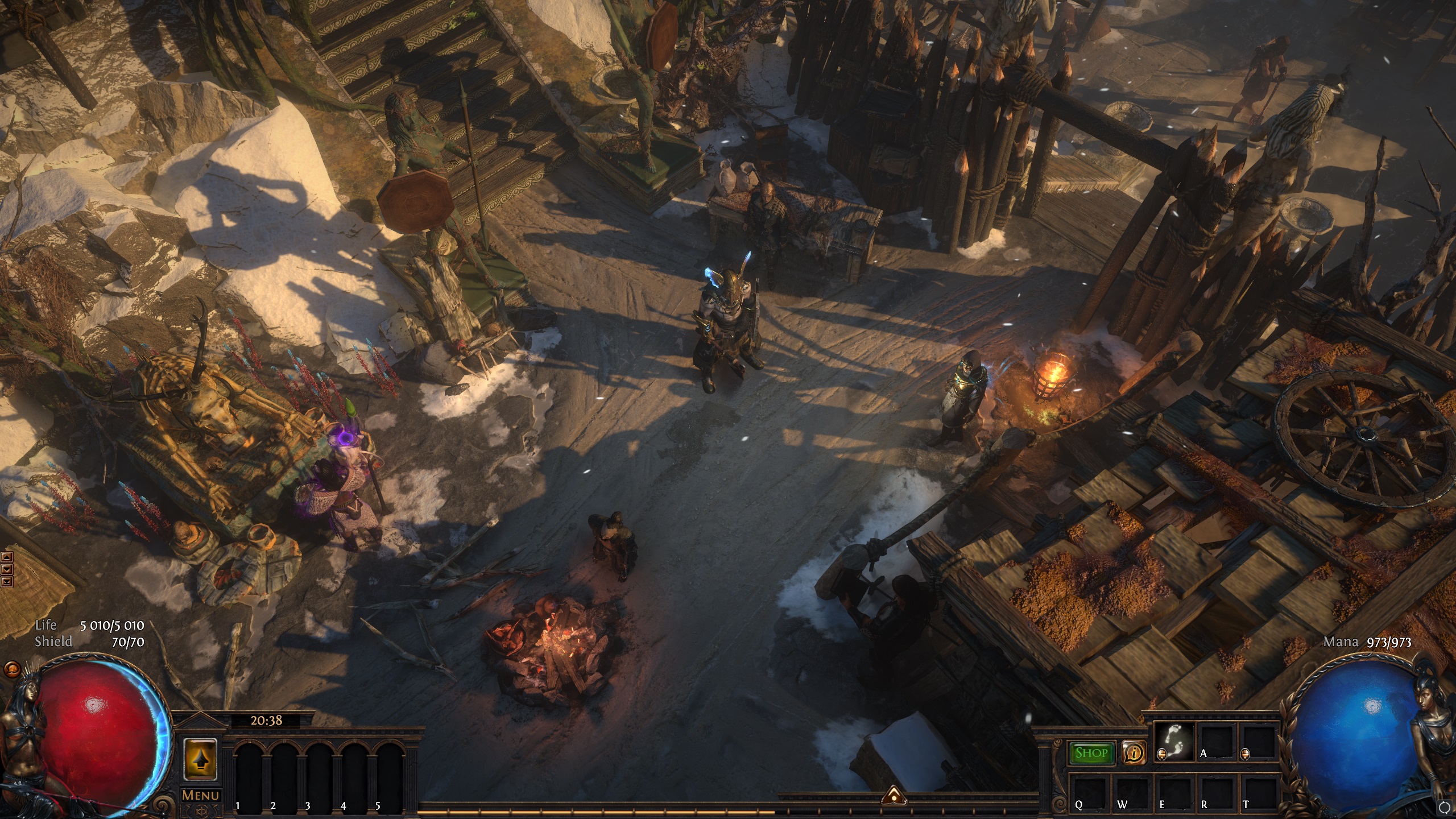
Task: Open the green Shop button
Action: point(1091,753)
